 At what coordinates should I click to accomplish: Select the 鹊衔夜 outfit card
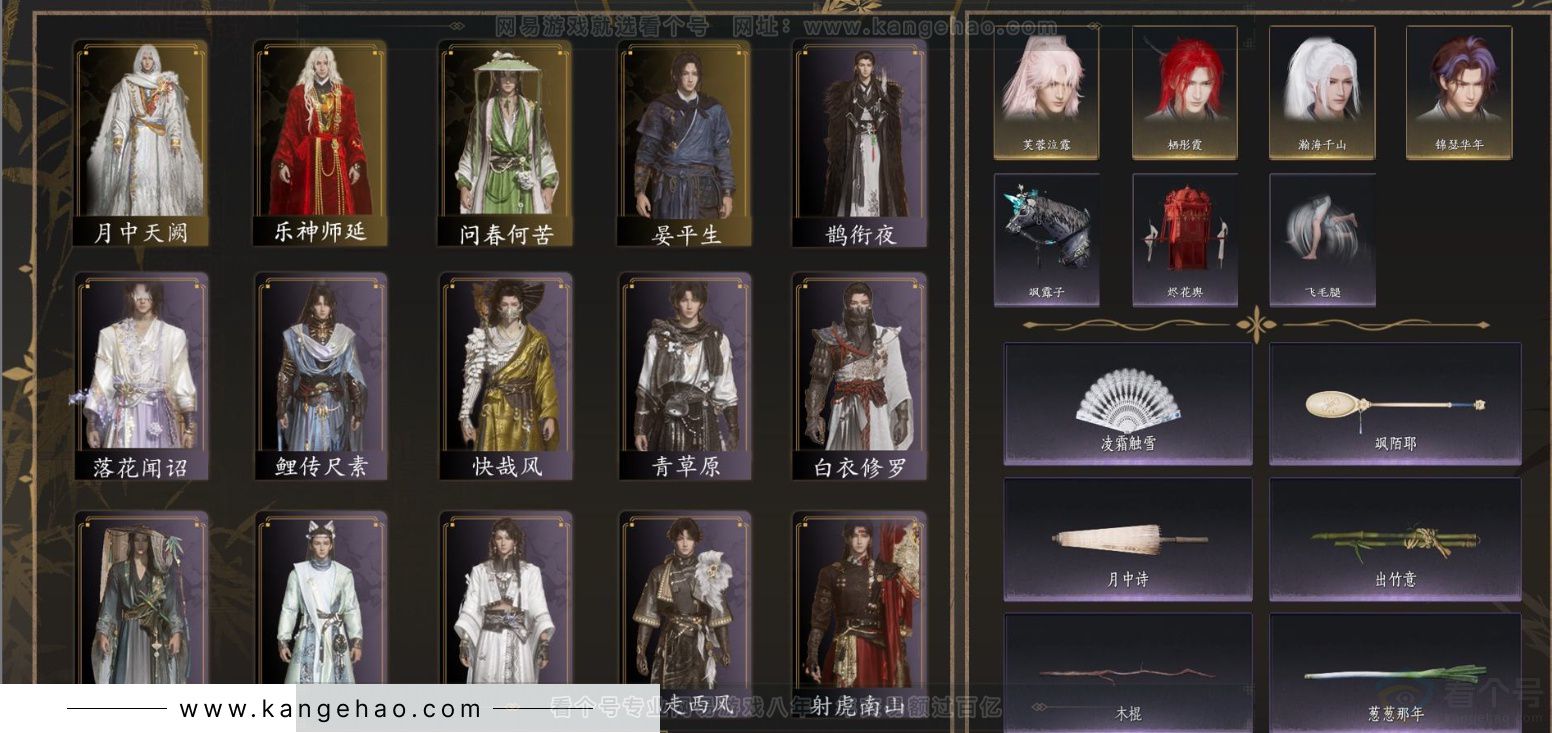(x=860, y=143)
